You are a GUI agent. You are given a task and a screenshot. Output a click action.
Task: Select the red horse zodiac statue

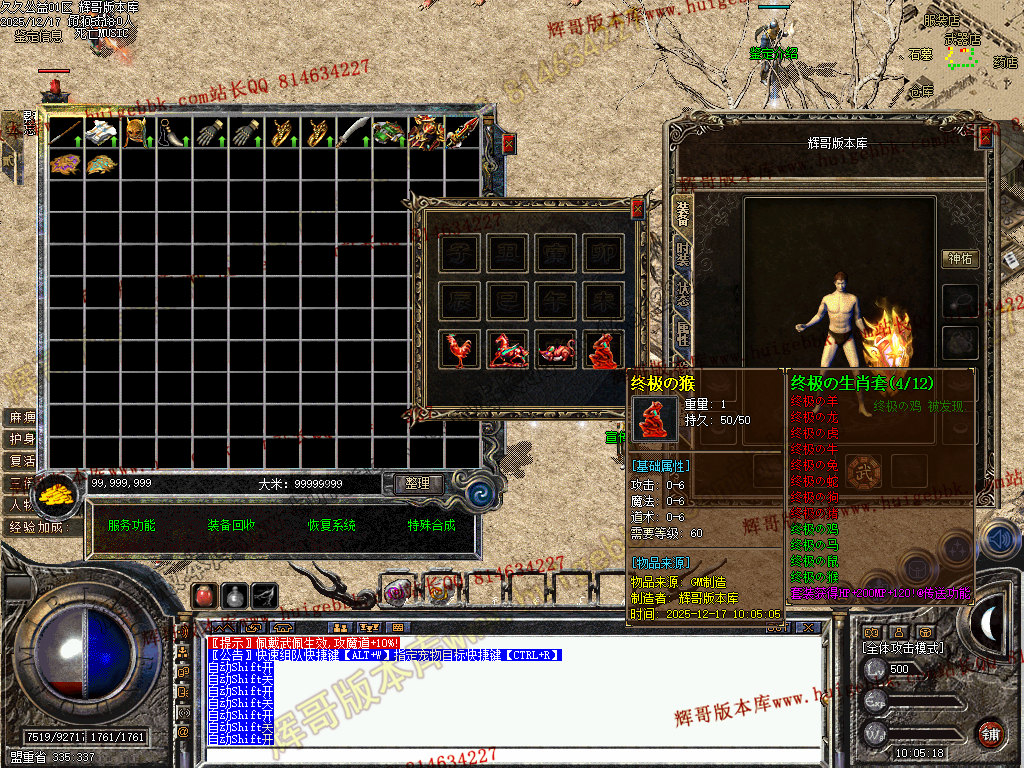508,350
